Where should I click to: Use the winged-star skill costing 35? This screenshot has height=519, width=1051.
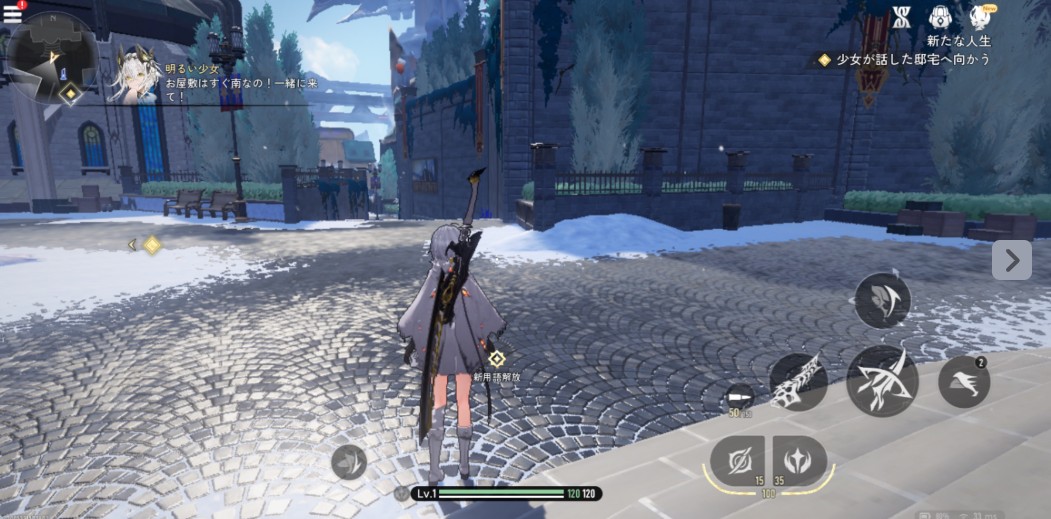tap(800, 461)
